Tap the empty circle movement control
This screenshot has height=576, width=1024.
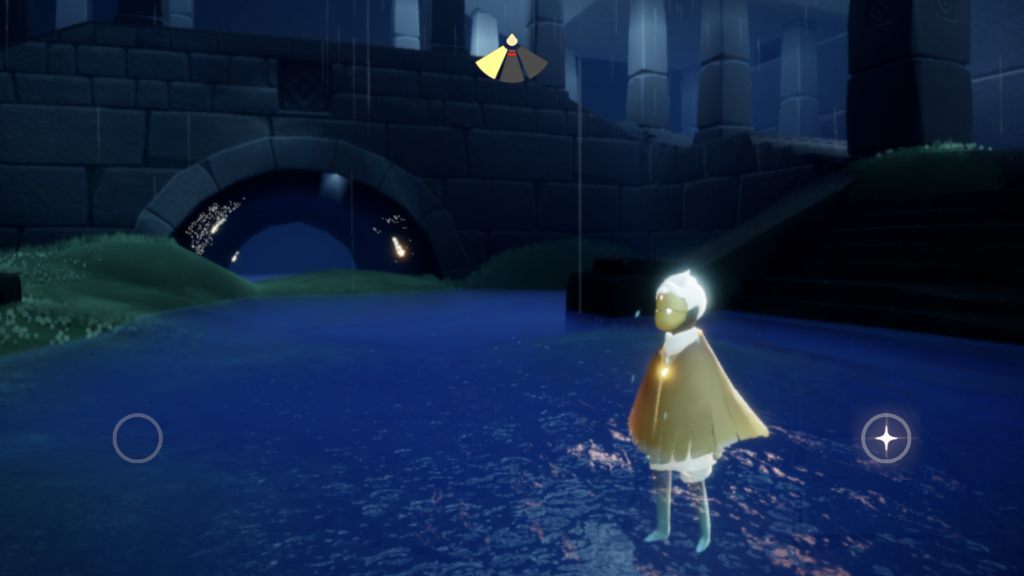(138, 438)
